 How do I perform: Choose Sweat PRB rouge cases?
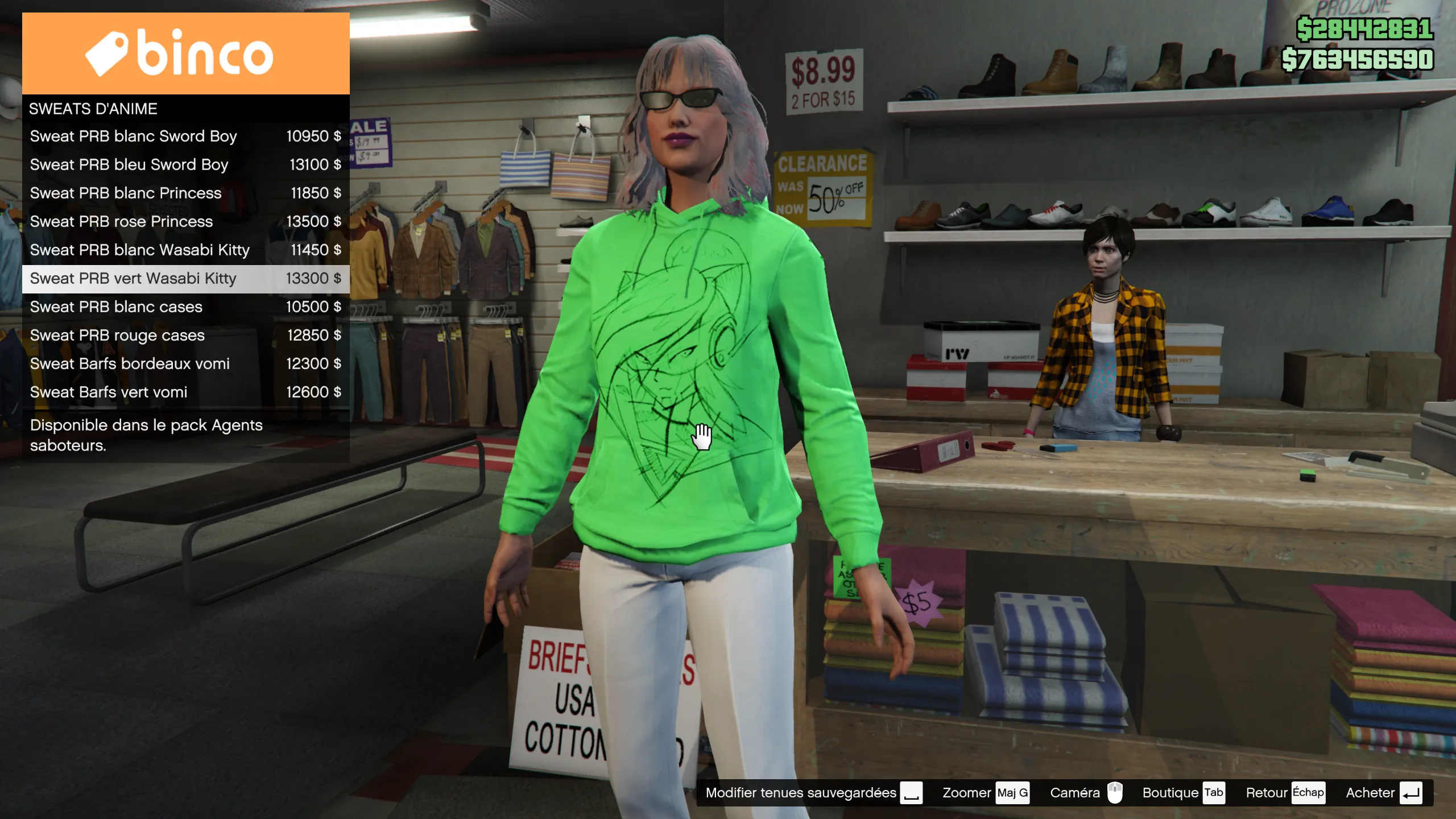click(x=185, y=336)
